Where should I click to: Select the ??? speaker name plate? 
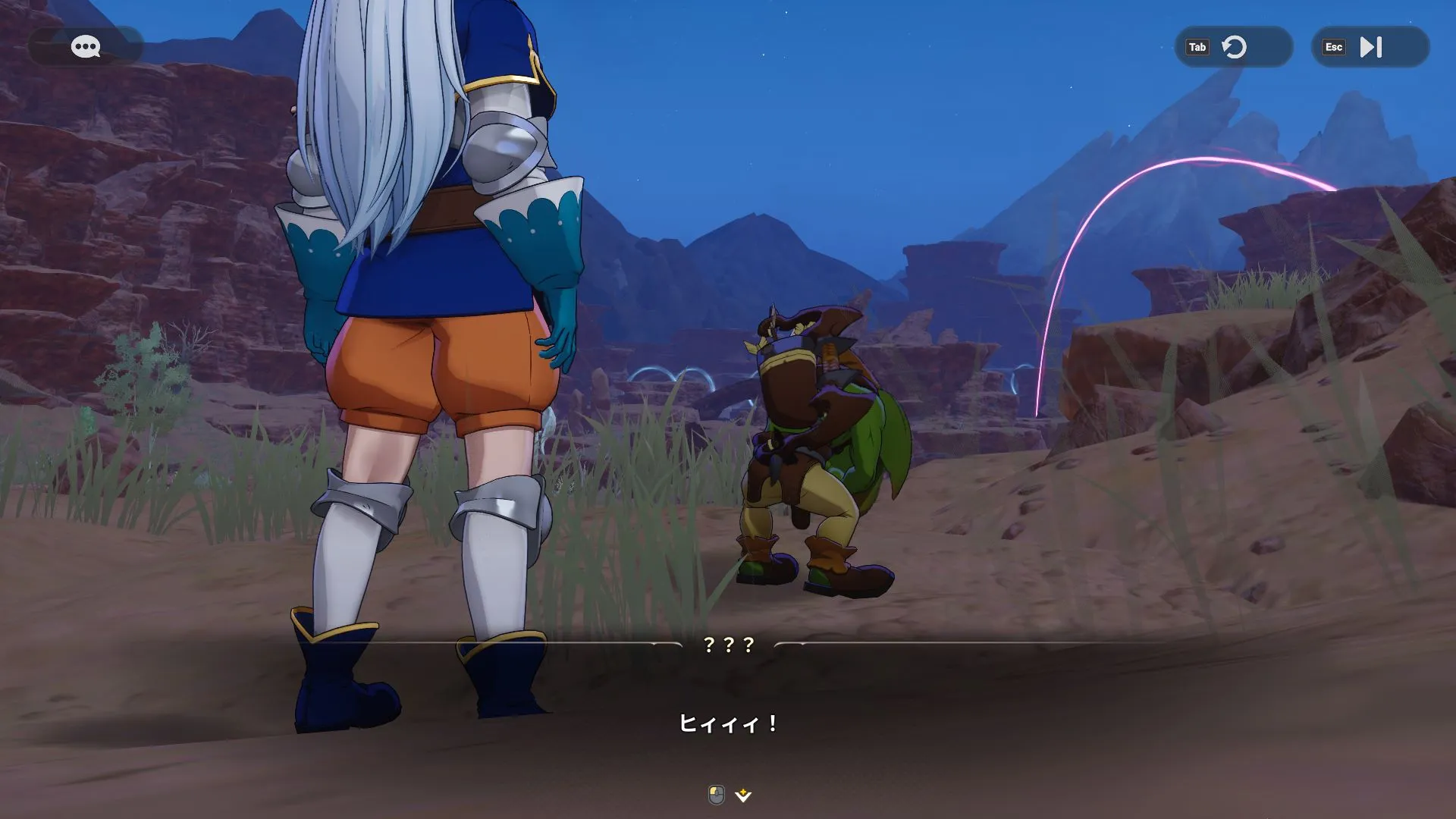(x=728, y=647)
